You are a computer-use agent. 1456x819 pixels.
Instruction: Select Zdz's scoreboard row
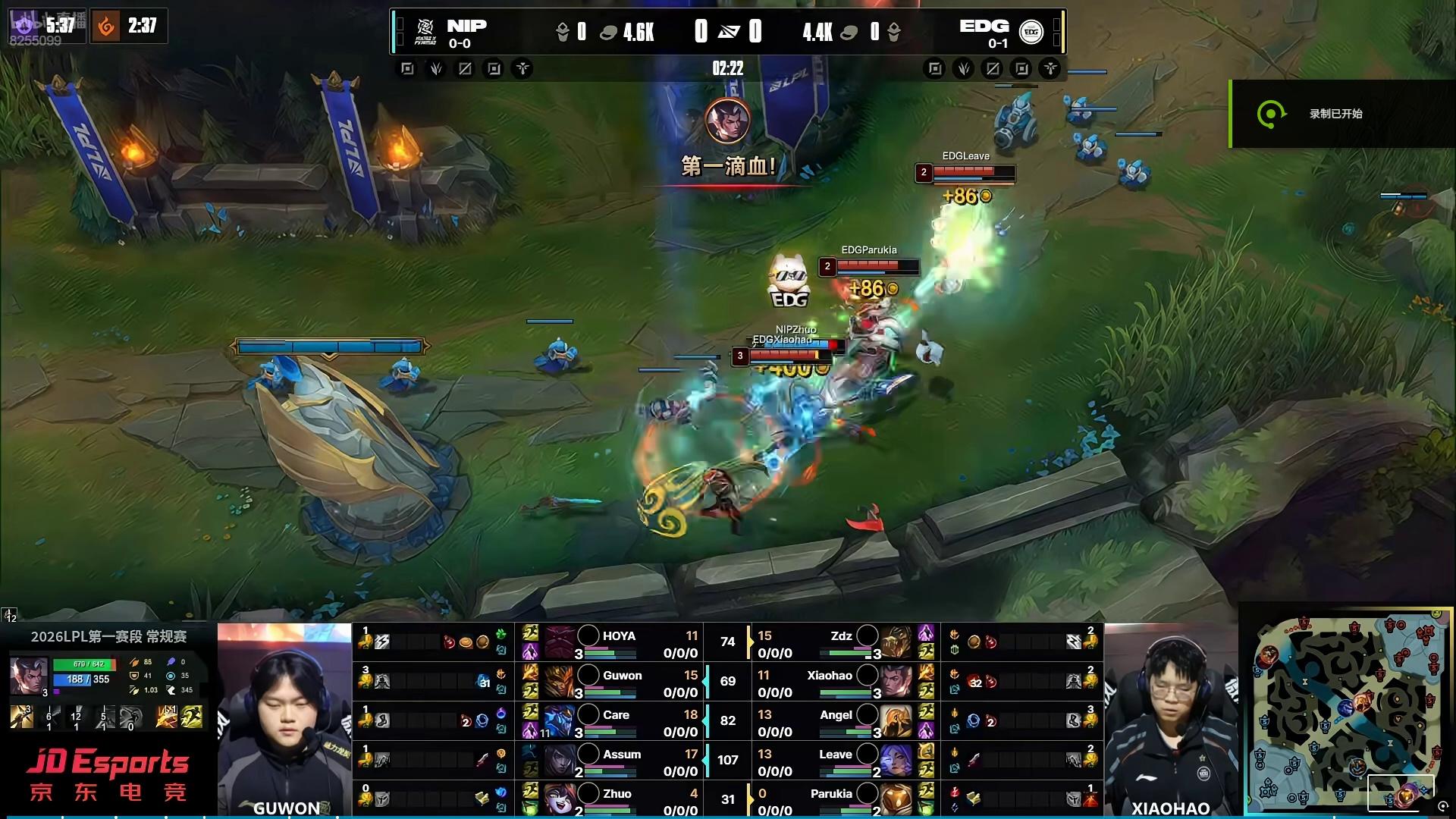click(x=842, y=642)
